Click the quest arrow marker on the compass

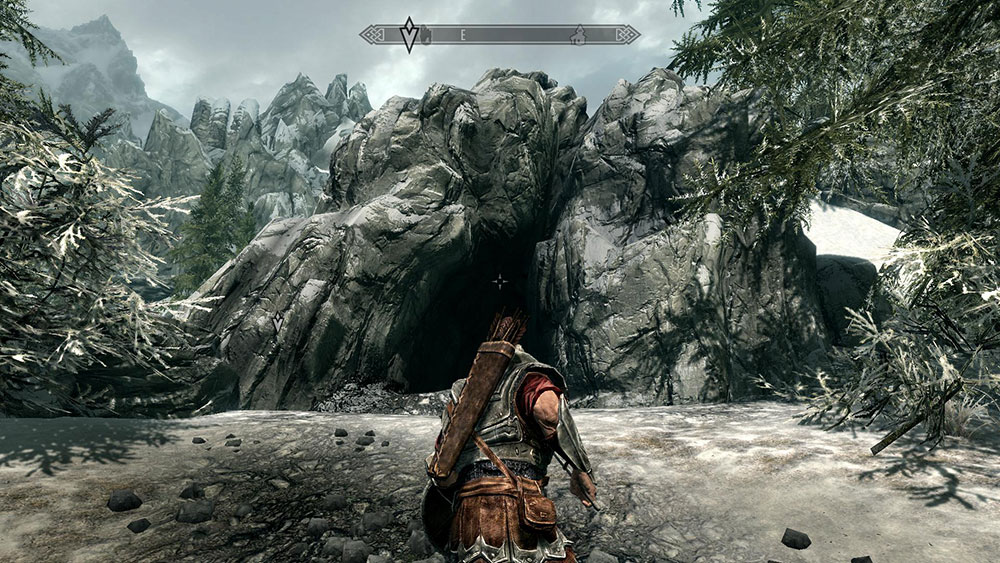[408, 34]
